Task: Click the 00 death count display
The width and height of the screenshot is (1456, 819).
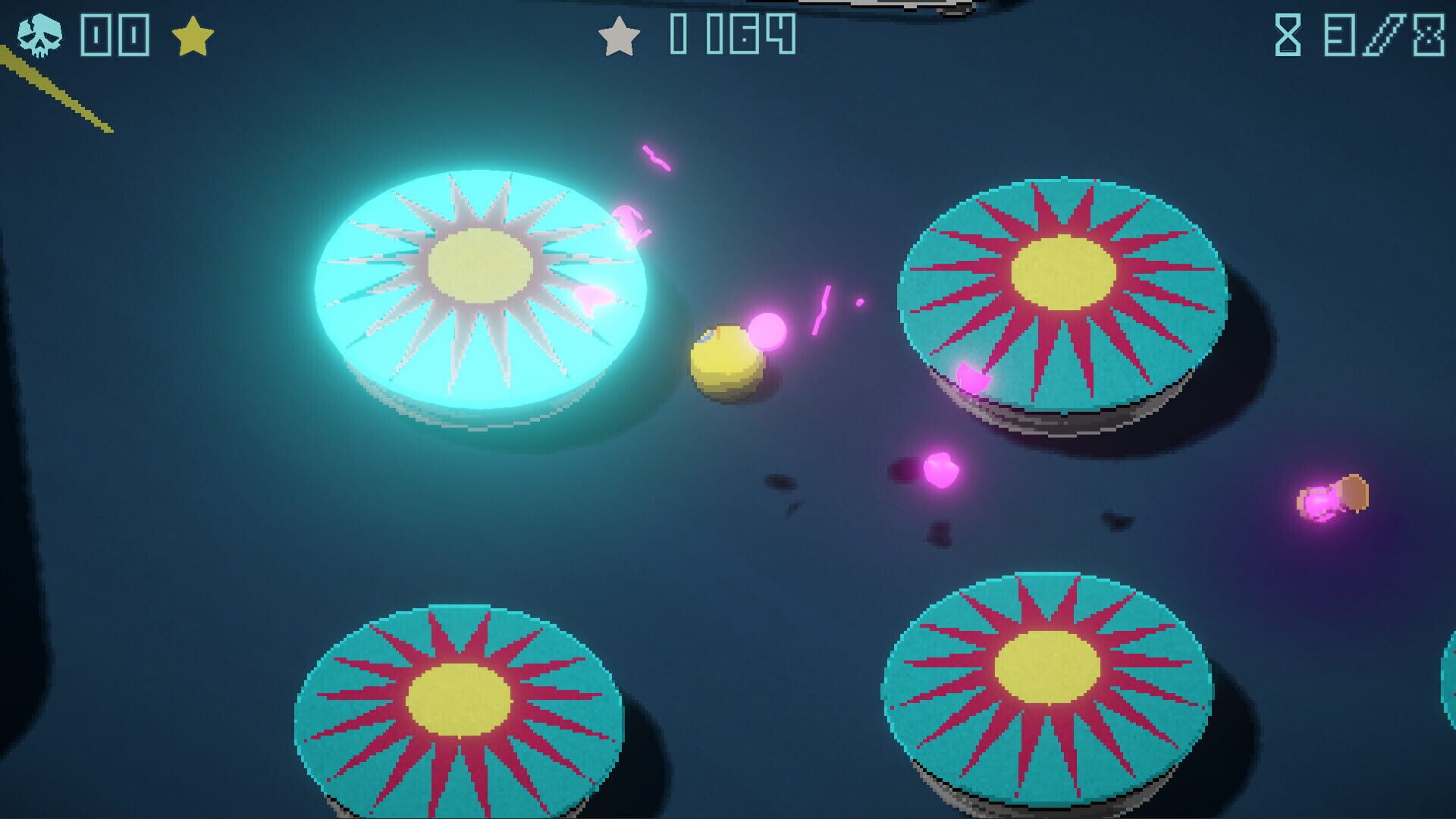Action: click(x=114, y=33)
